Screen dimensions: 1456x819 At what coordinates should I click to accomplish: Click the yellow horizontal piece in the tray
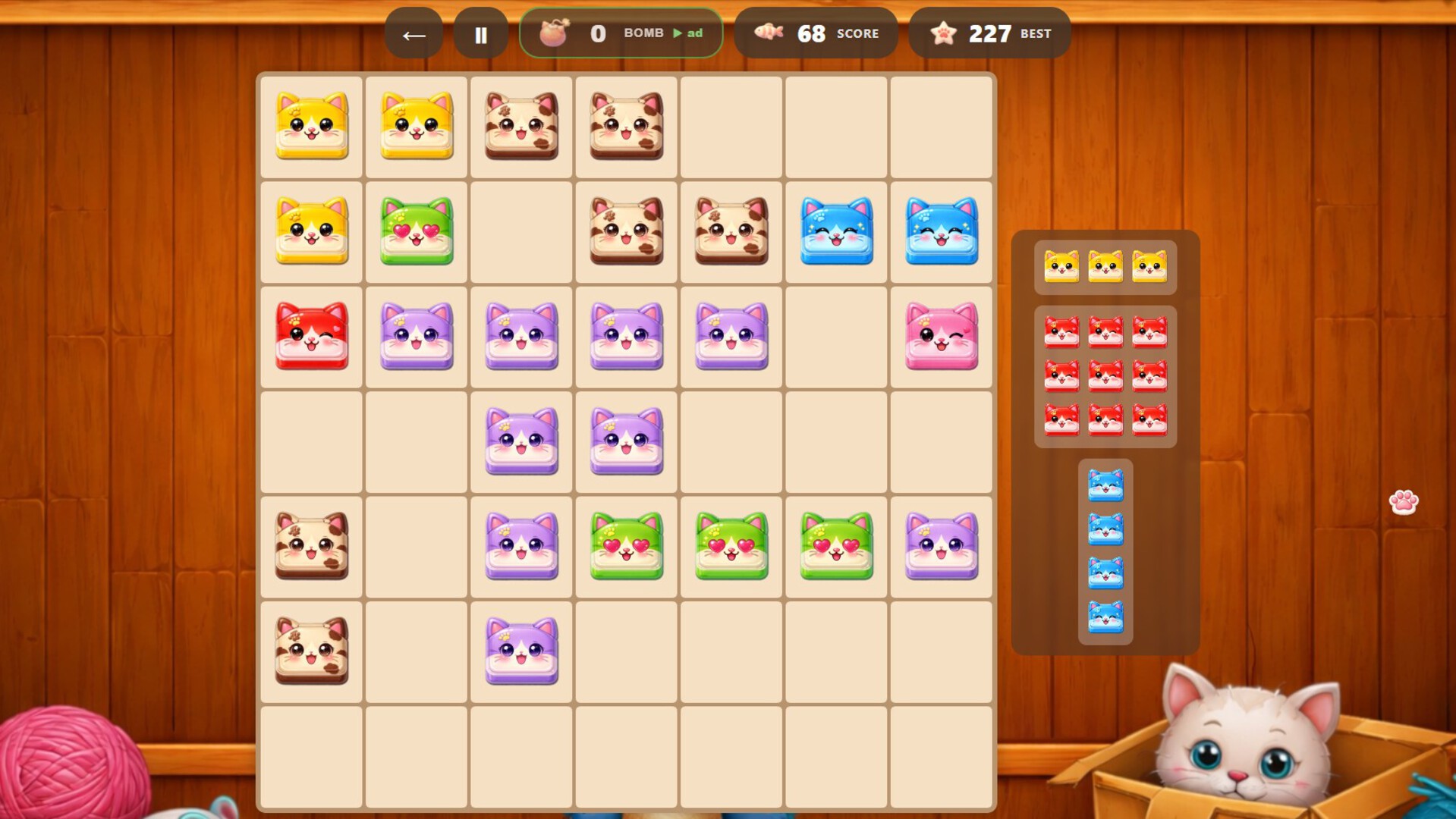(x=1105, y=267)
